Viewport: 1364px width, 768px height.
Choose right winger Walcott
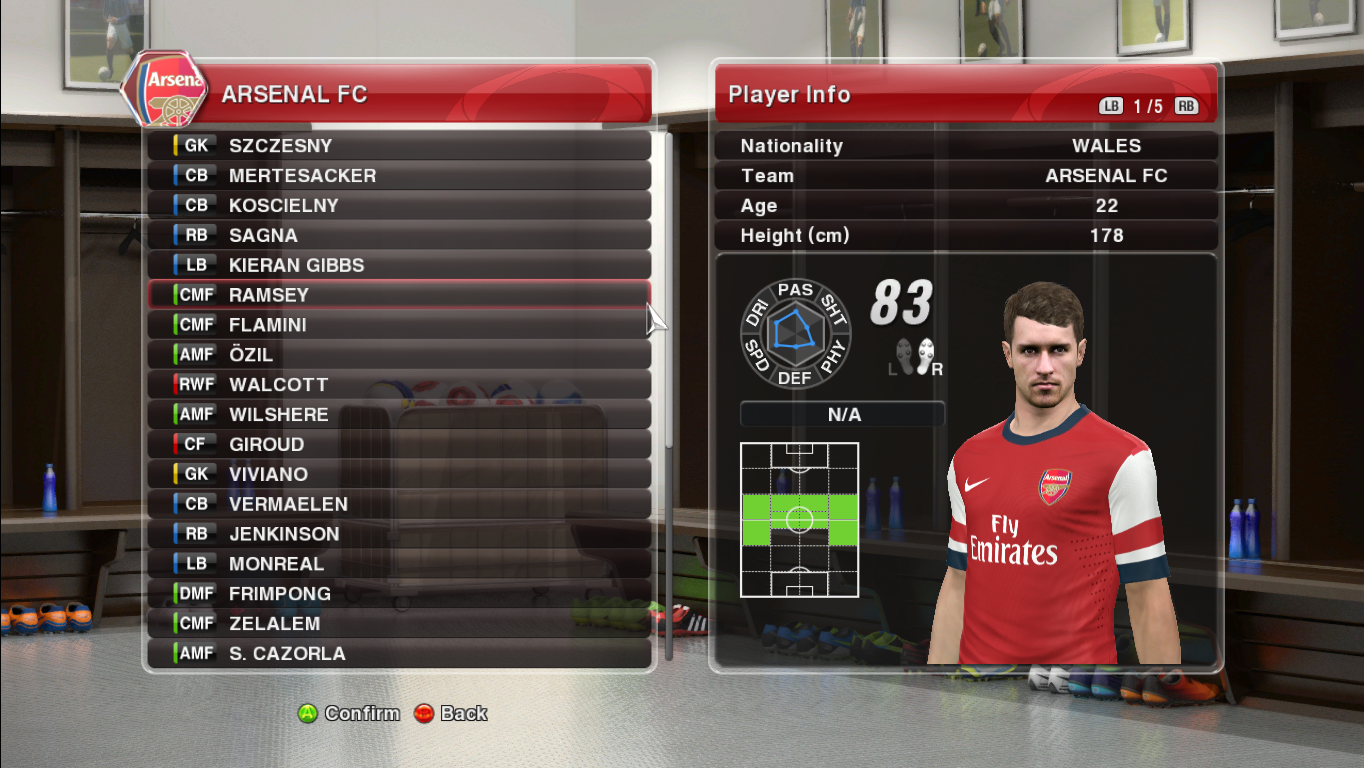(400, 385)
